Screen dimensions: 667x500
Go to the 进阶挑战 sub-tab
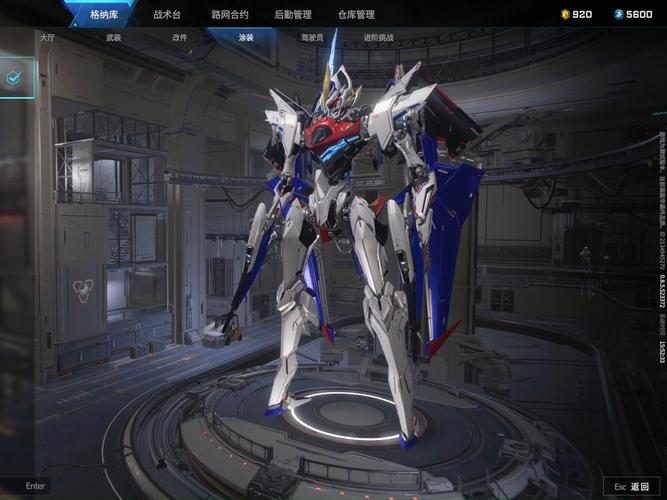click(378, 37)
